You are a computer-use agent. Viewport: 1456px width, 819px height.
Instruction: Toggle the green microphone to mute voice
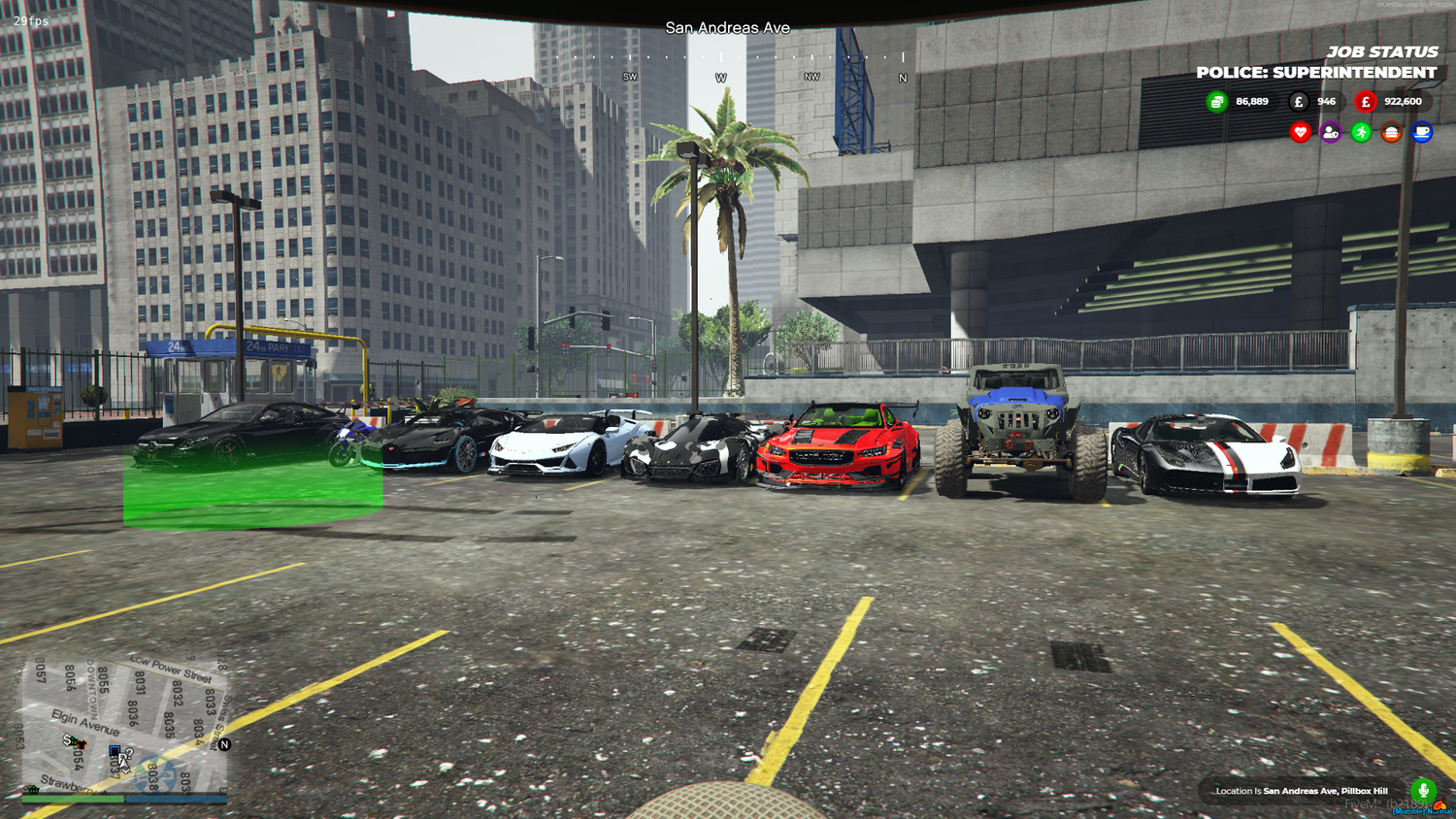coord(1423,791)
